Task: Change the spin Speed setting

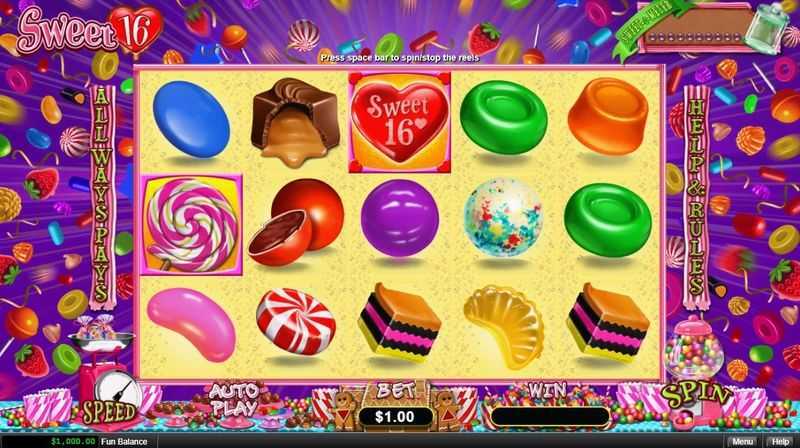Action: point(108,411)
